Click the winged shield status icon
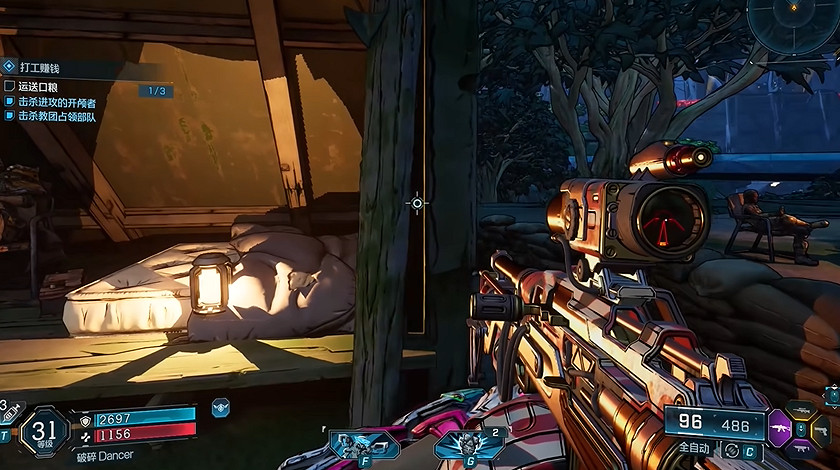The width and height of the screenshot is (840, 470). coord(221,407)
